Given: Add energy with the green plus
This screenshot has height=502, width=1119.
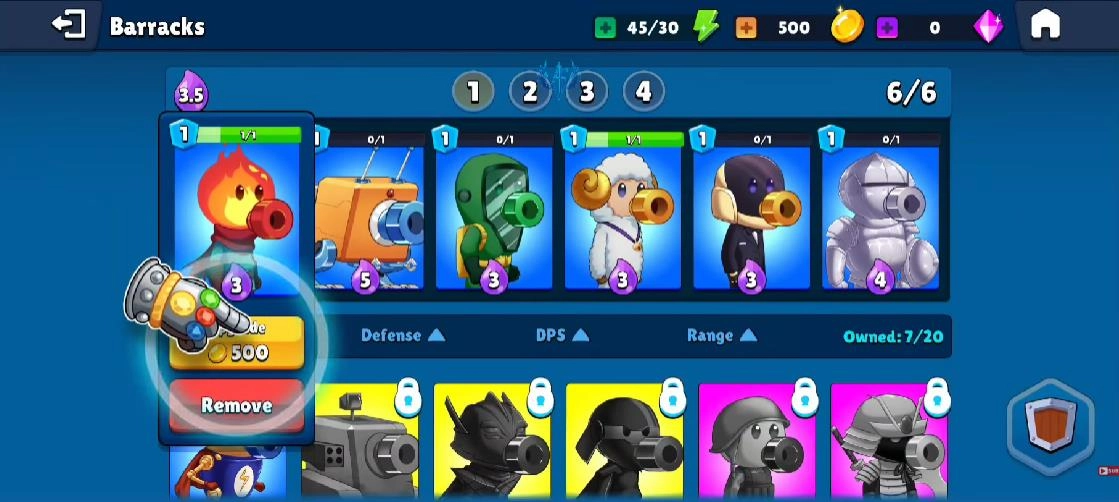Looking at the screenshot, I should click(x=605, y=28).
